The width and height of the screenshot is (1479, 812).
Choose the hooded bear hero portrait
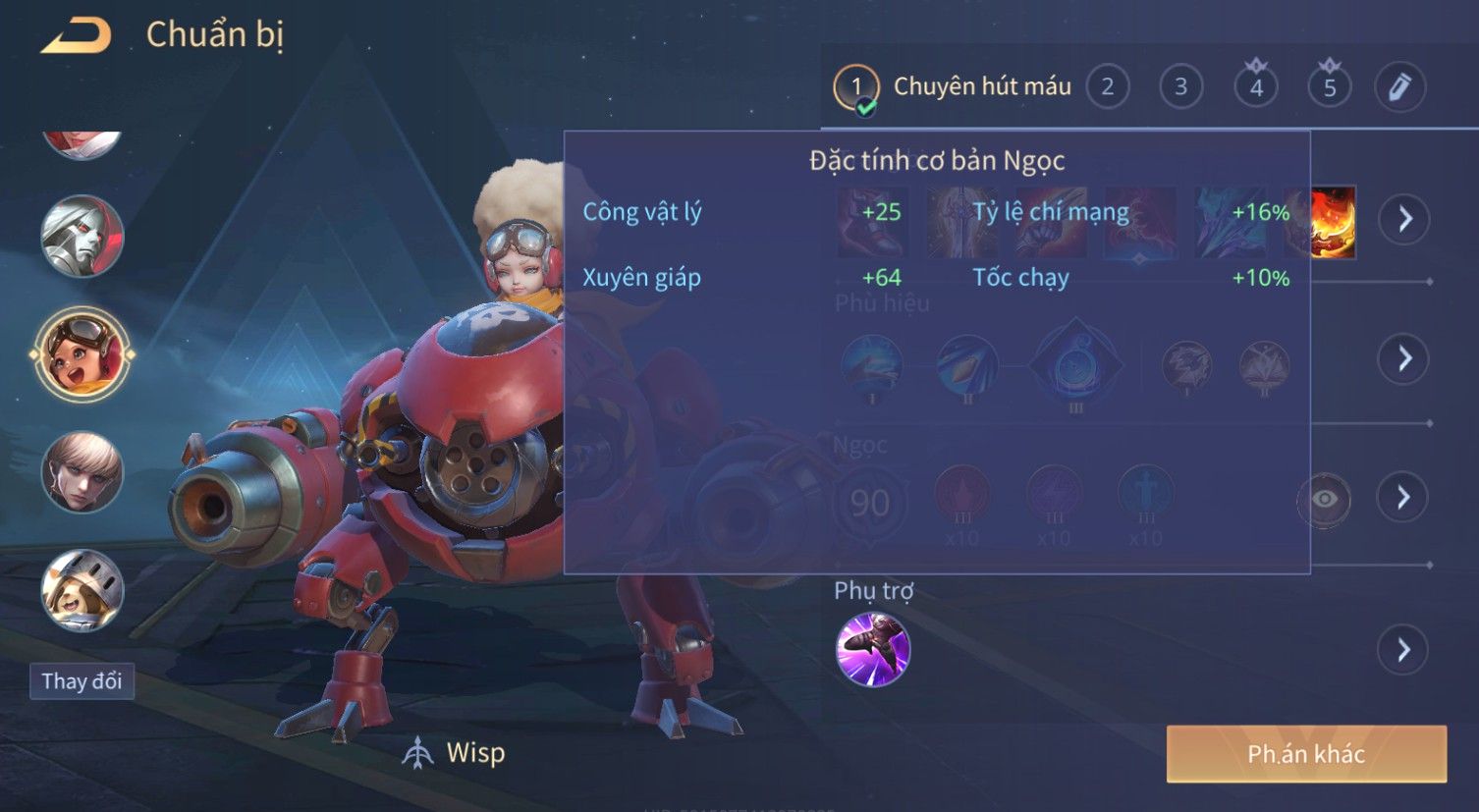(x=82, y=590)
